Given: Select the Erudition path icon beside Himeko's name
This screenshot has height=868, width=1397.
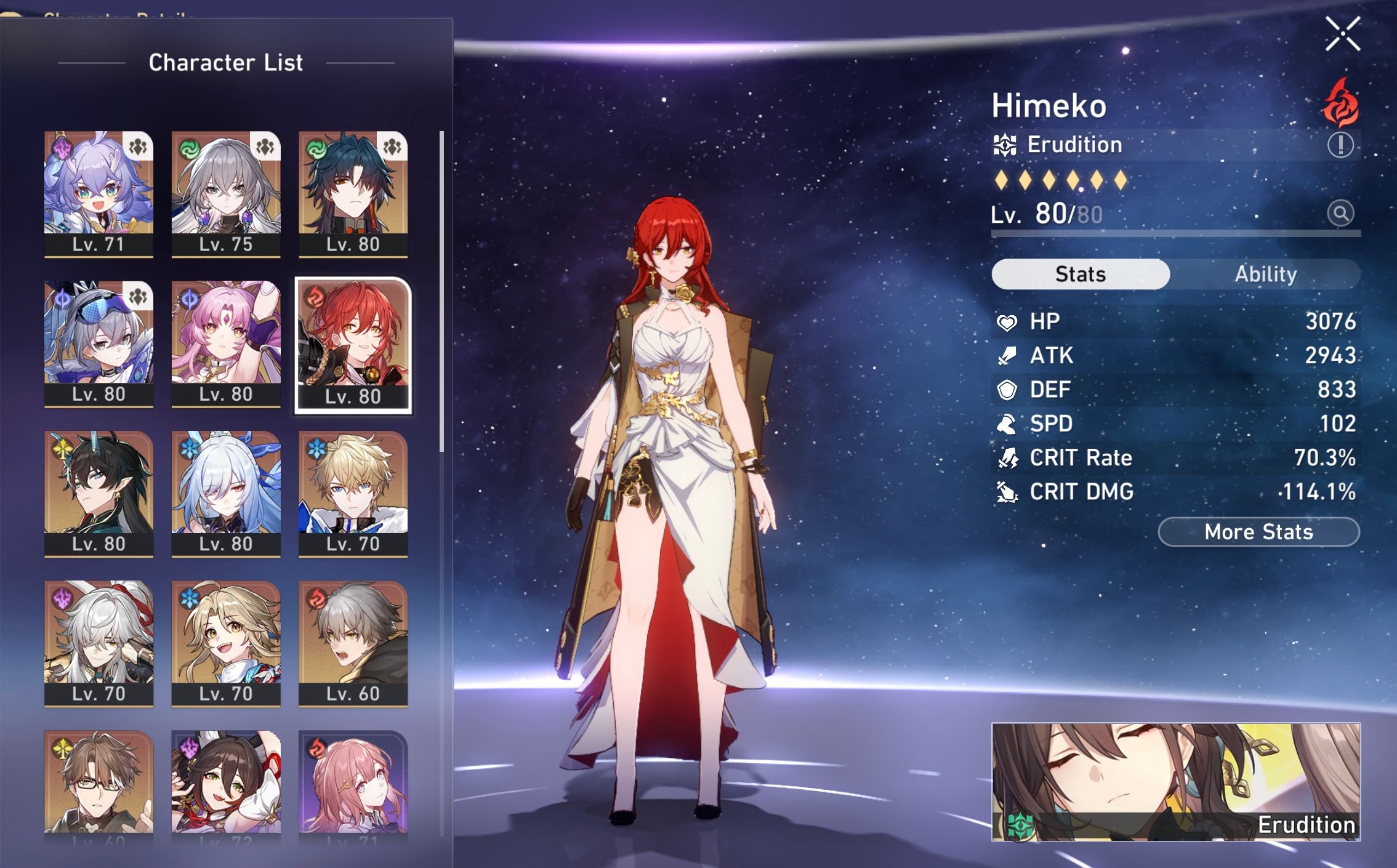Looking at the screenshot, I should pyautogui.click(x=1004, y=145).
